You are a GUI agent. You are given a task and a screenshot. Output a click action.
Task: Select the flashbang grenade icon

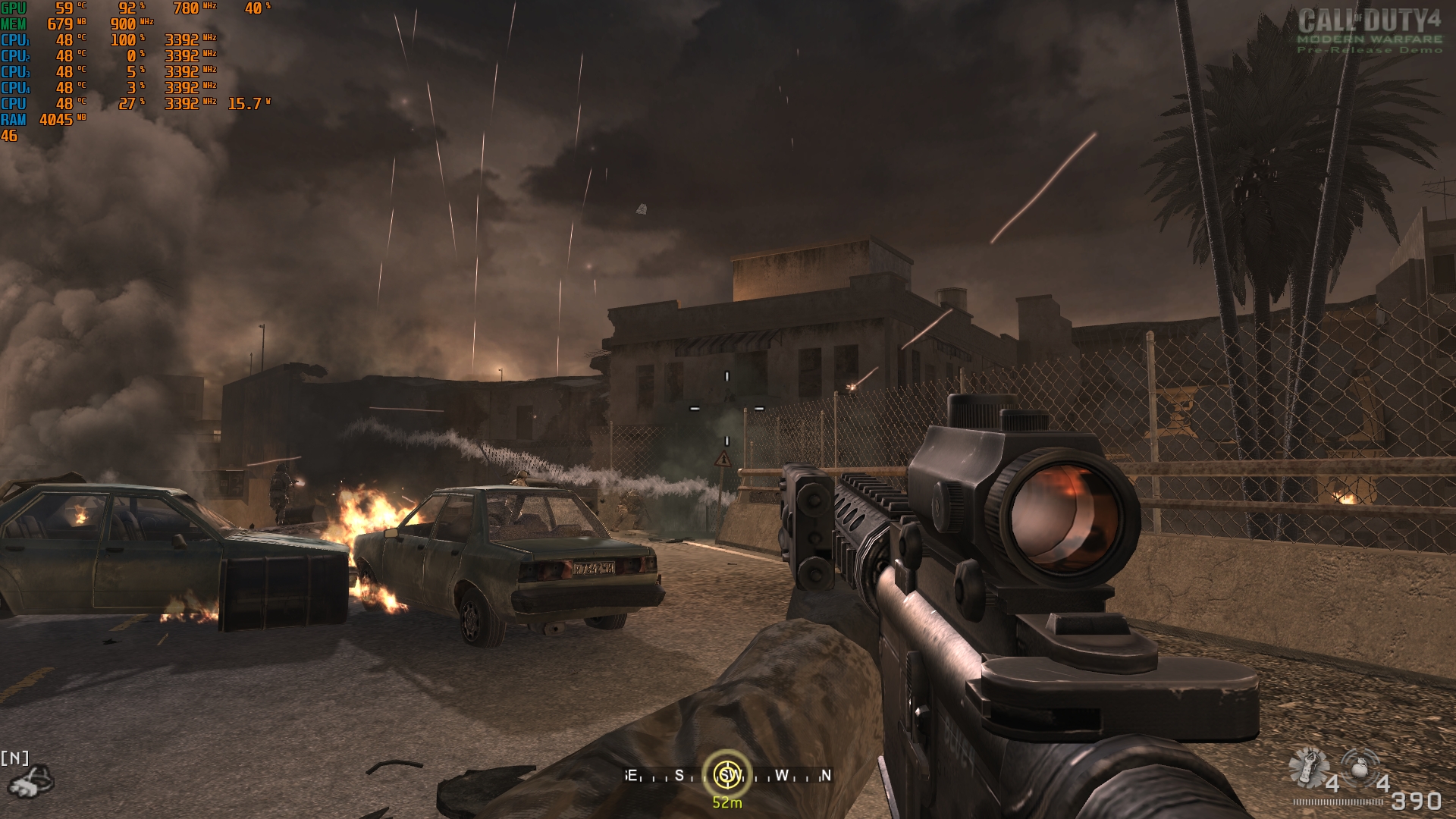[x=1309, y=767]
